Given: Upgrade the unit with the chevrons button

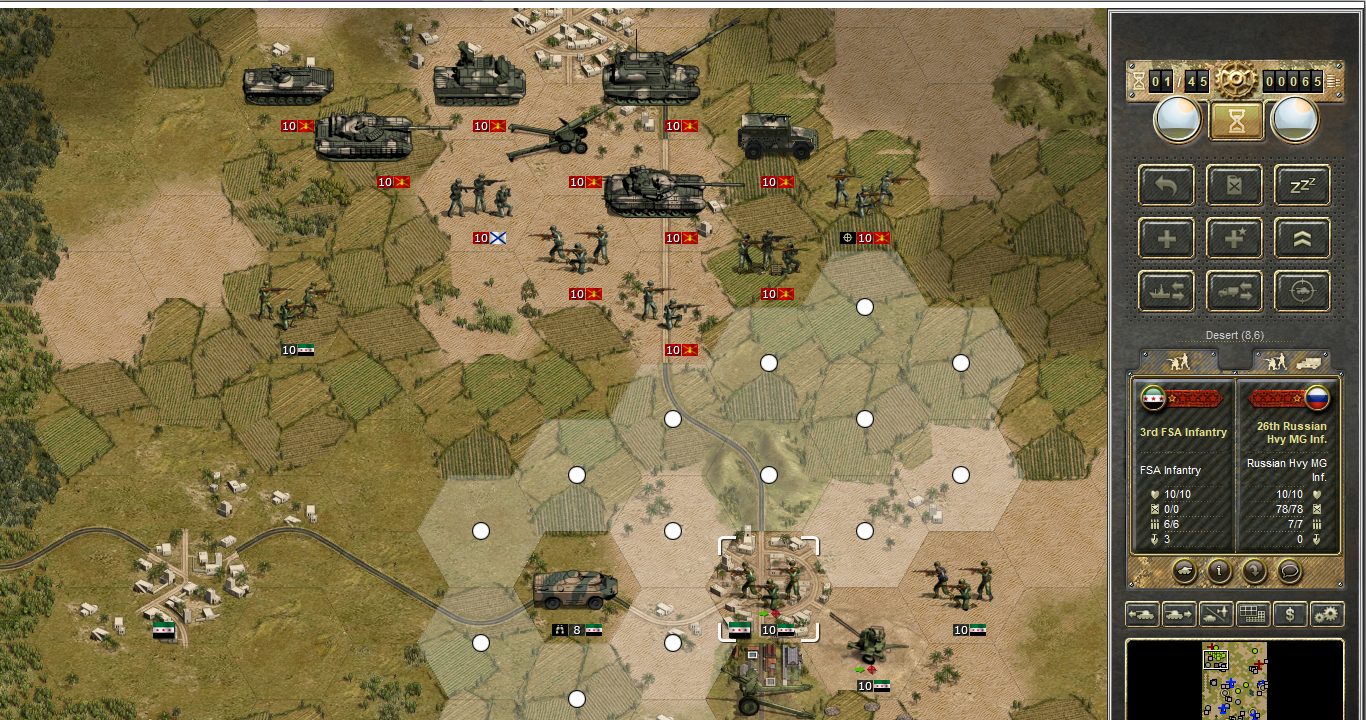Looking at the screenshot, I should (x=1302, y=238).
